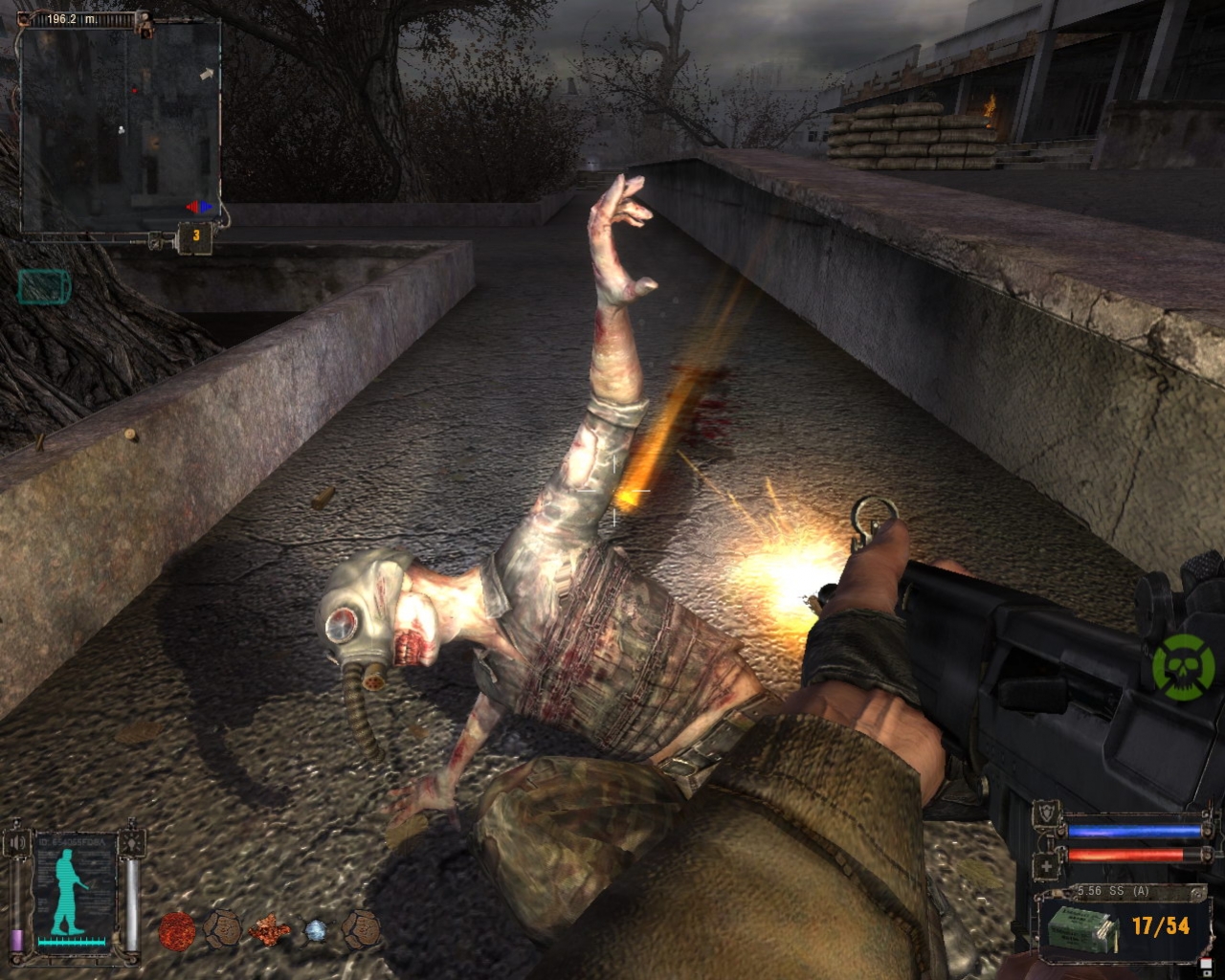
Task: Click the 17/54 ammo counter
Action: point(1161,925)
